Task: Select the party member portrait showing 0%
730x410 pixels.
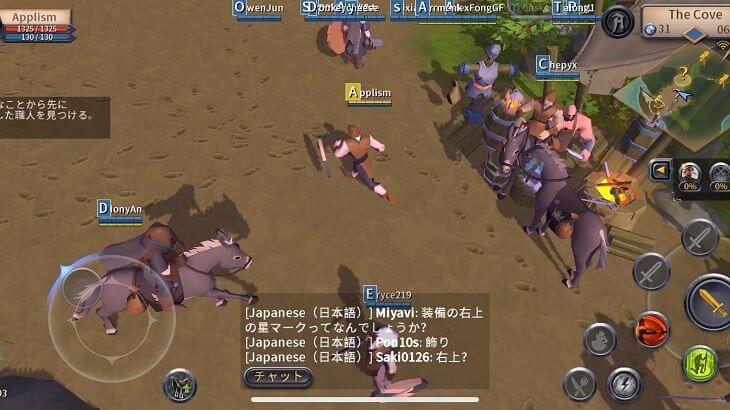Action: [x=689, y=175]
